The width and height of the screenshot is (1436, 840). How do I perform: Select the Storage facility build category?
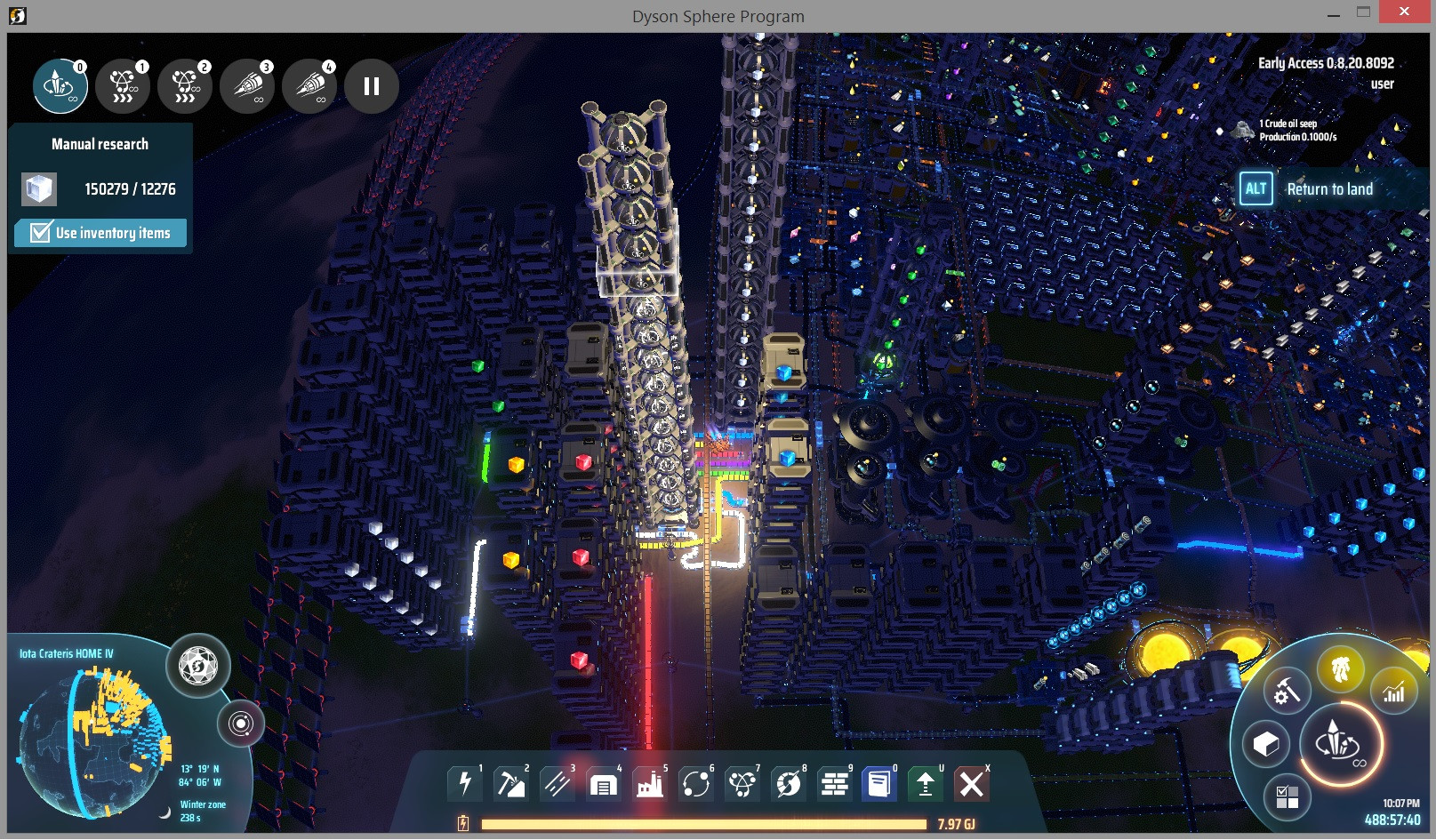[x=603, y=783]
